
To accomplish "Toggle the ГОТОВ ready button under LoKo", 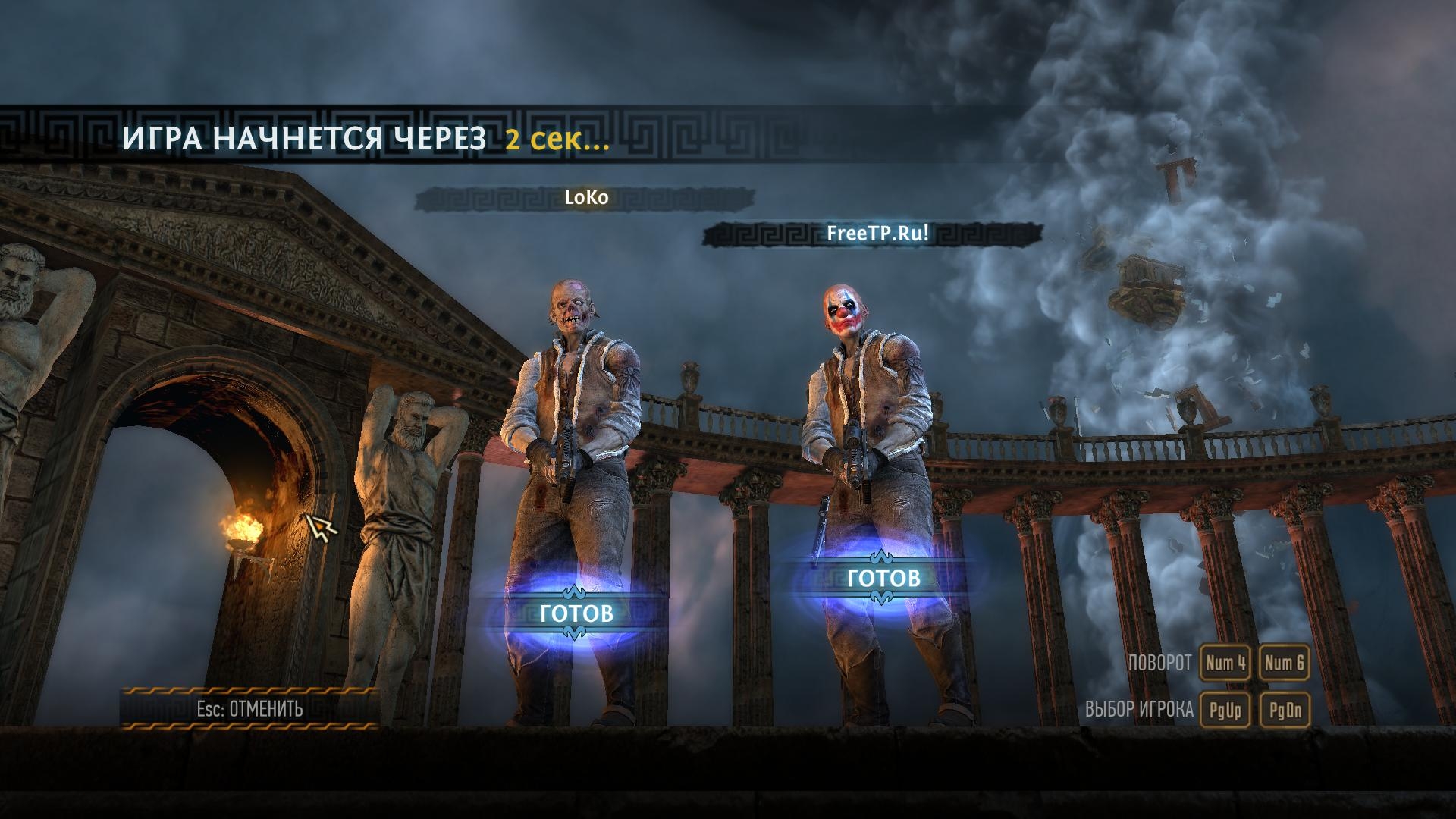I will (576, 613).
